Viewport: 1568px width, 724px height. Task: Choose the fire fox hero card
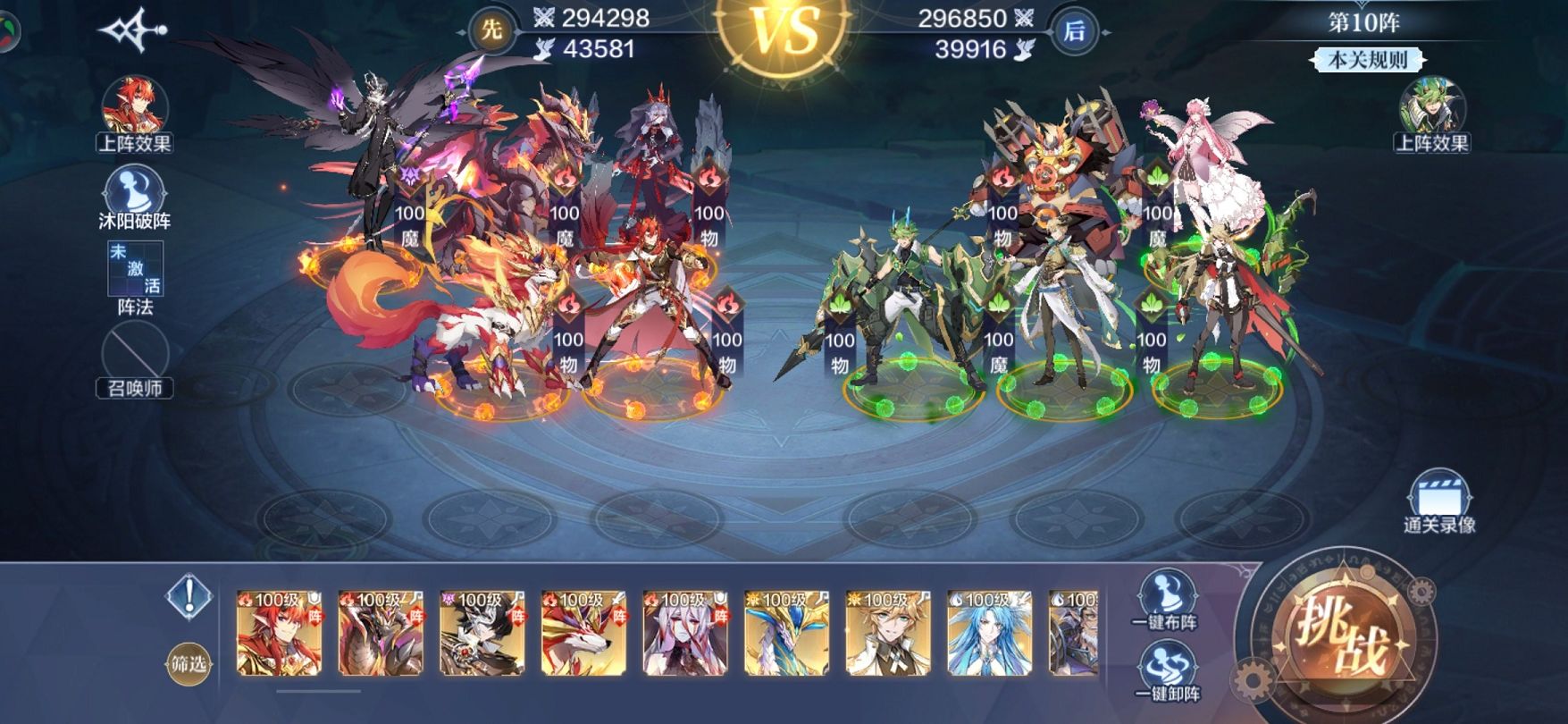pos(584,633)
